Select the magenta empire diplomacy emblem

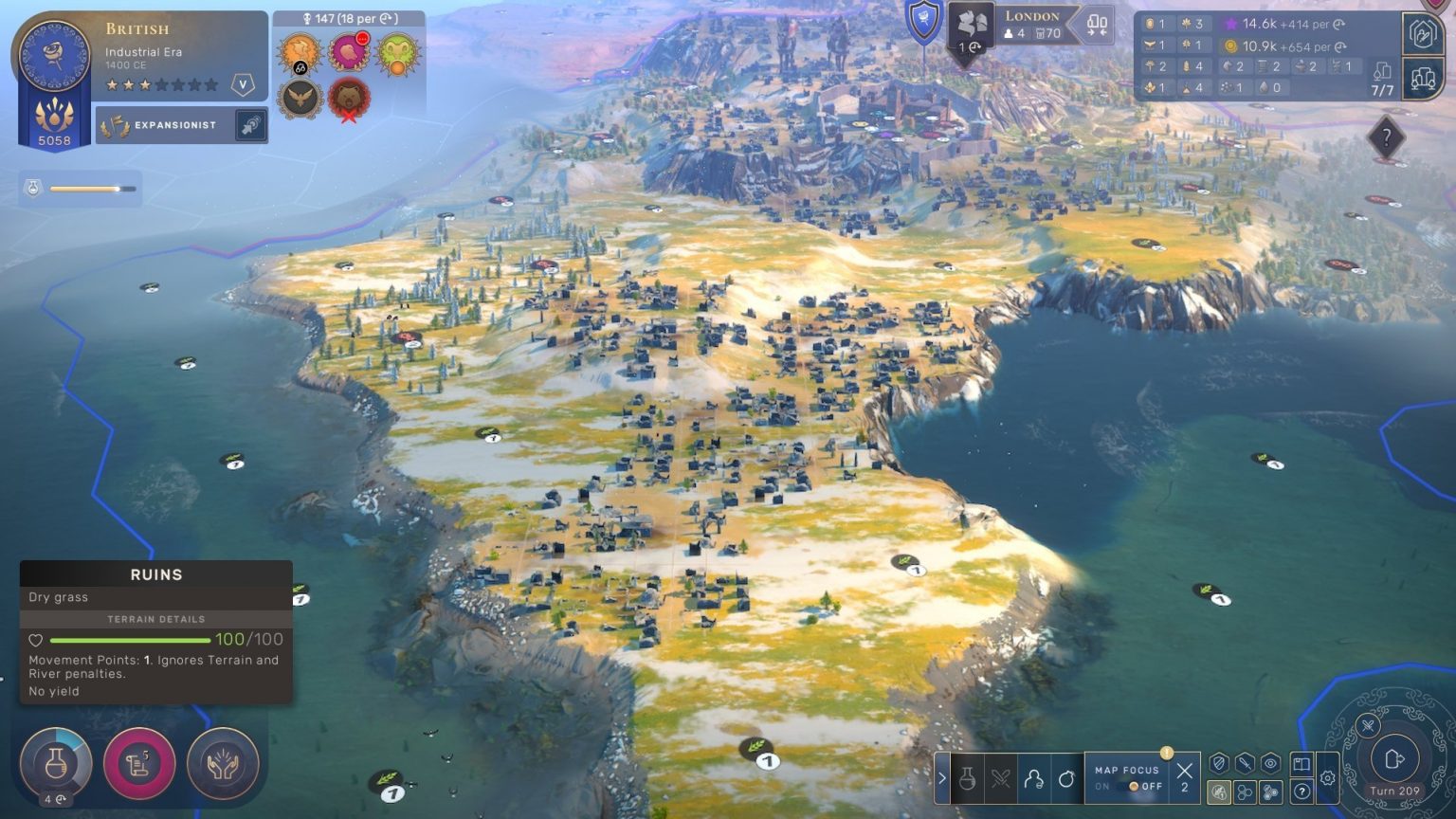[349, 53]
